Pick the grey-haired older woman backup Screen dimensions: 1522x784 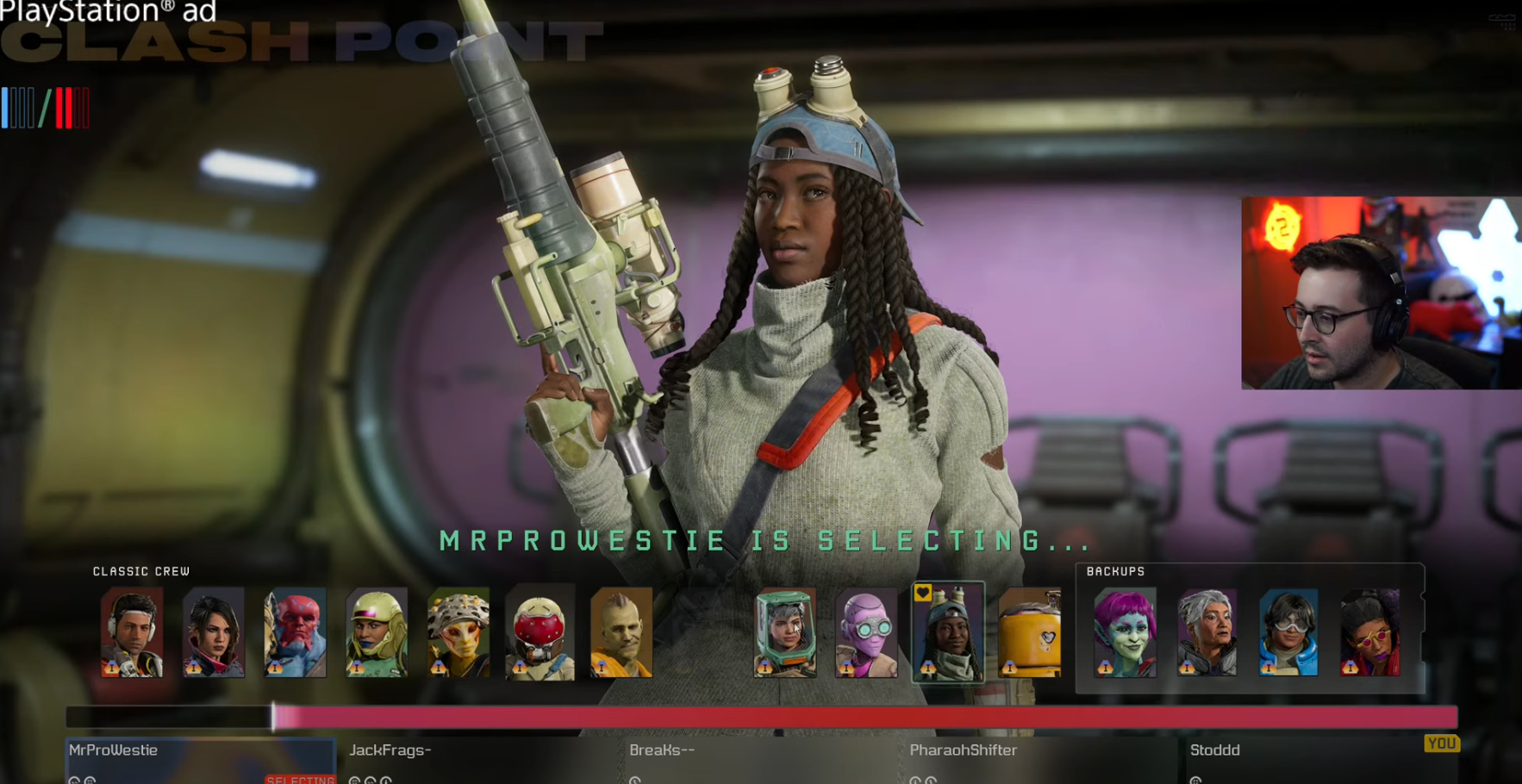[x=1207, y=632]
